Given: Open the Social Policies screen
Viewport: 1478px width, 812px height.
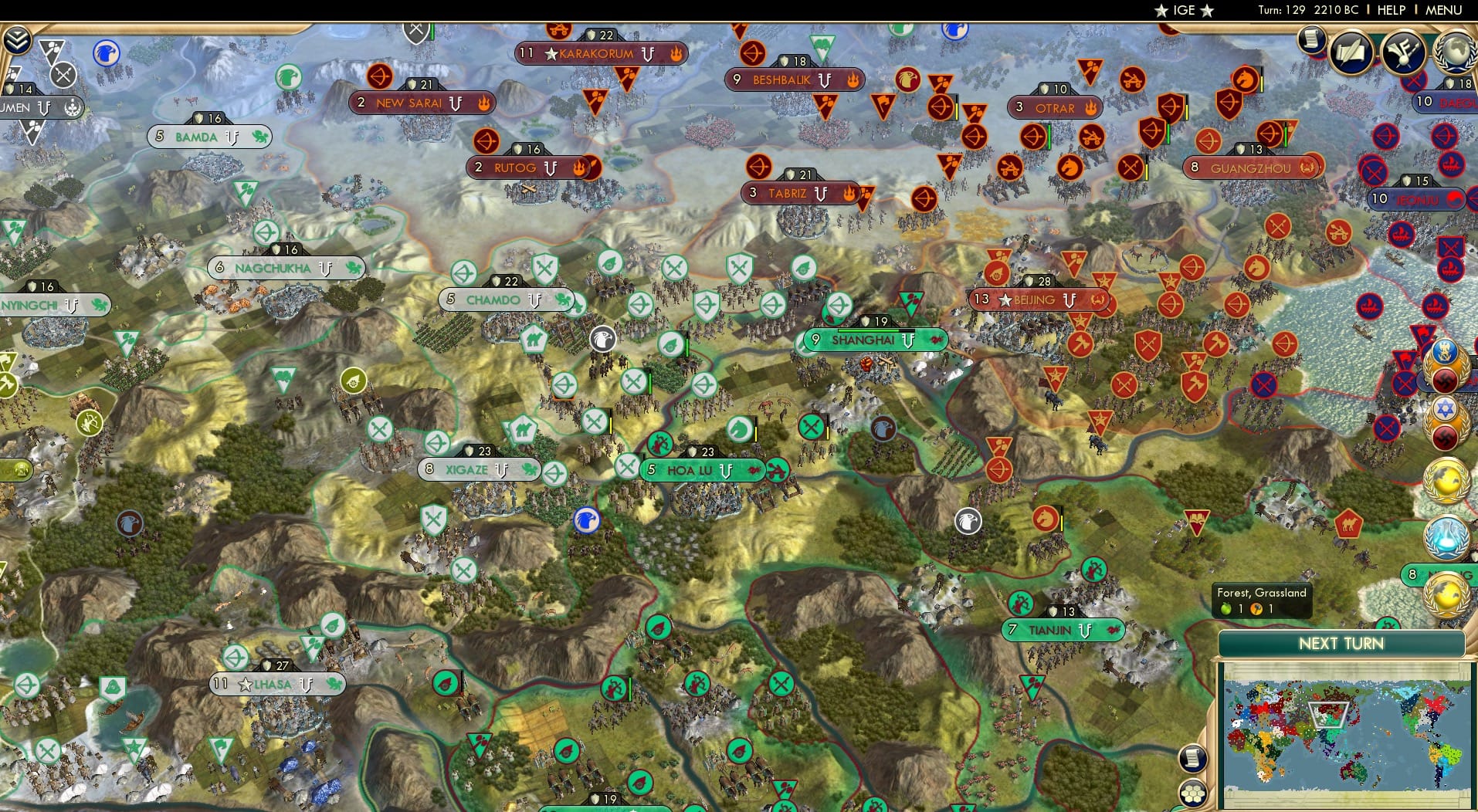Looking at the screenshot, I should 1350,51.
